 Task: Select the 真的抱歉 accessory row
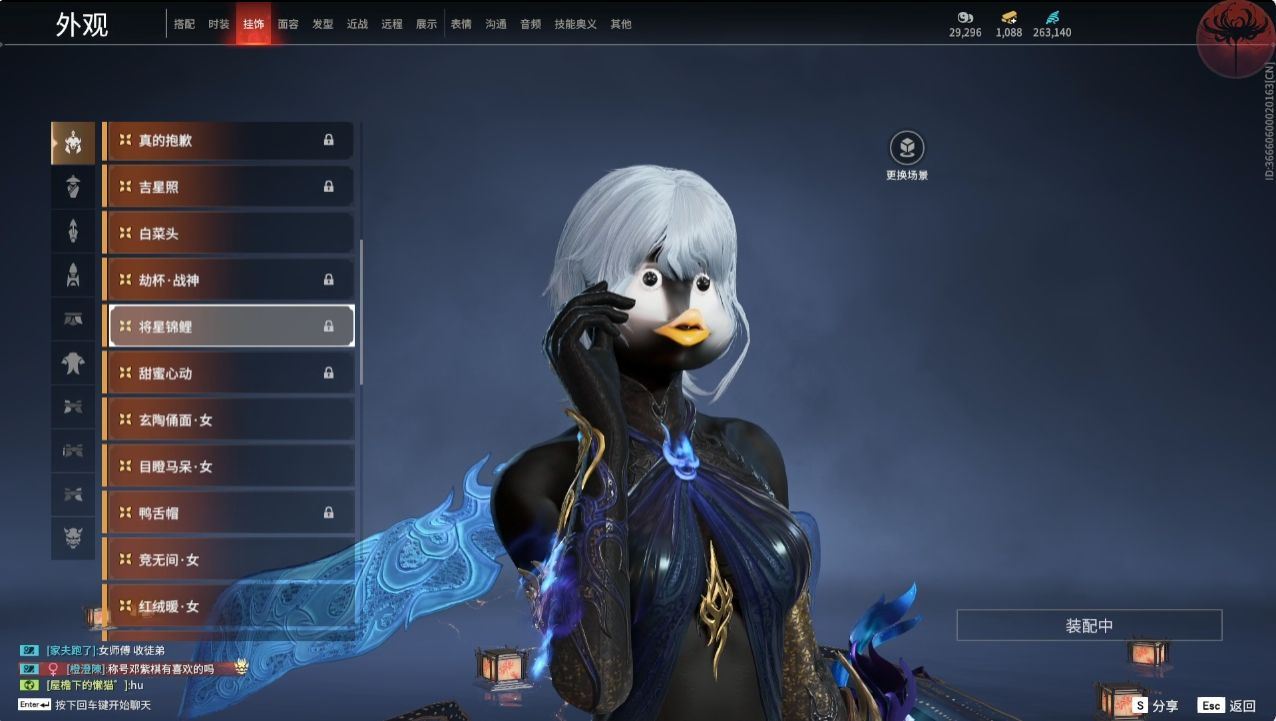coord(229,140)
